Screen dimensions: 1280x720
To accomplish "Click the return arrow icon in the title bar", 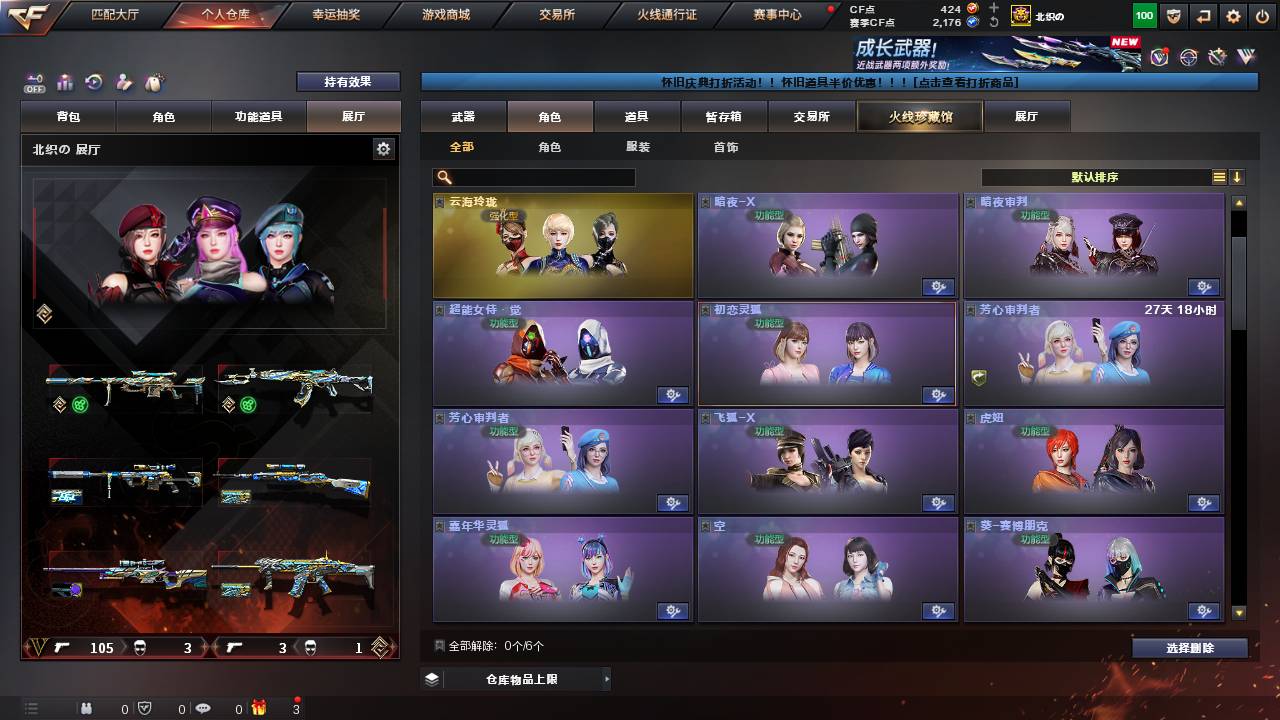I will click(1202, 15).
